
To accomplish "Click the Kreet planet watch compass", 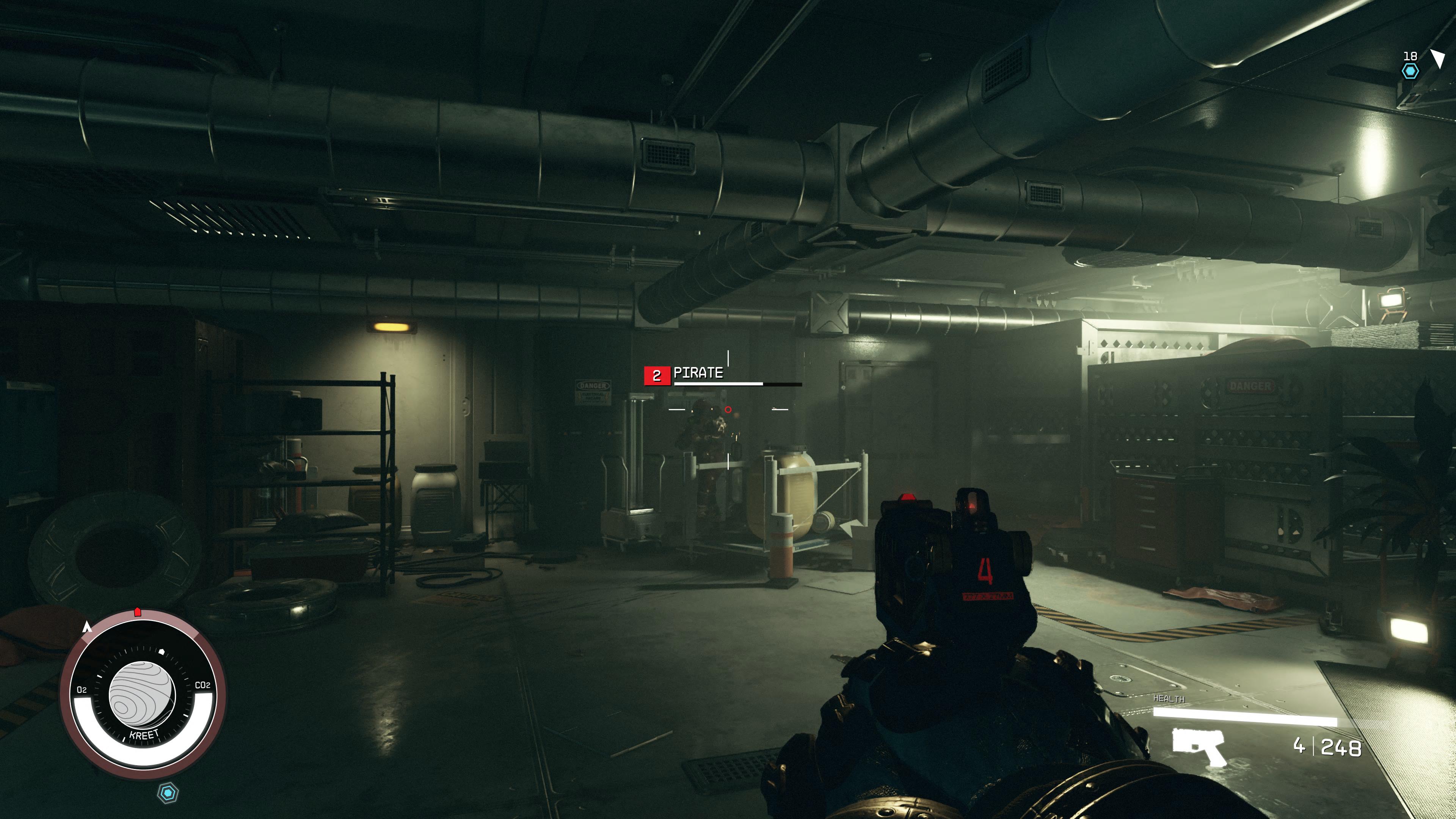I will (x=143, y=695).
